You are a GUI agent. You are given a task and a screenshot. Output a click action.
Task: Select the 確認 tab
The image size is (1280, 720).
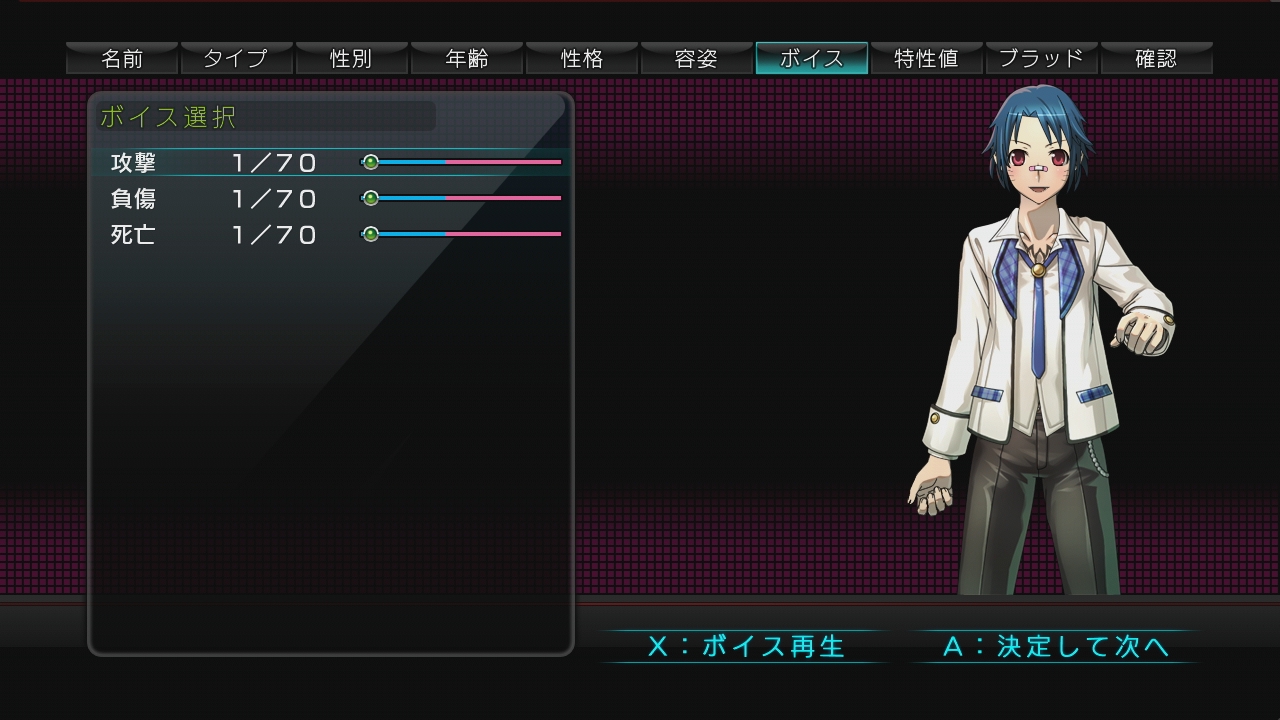coord(1157,59)
